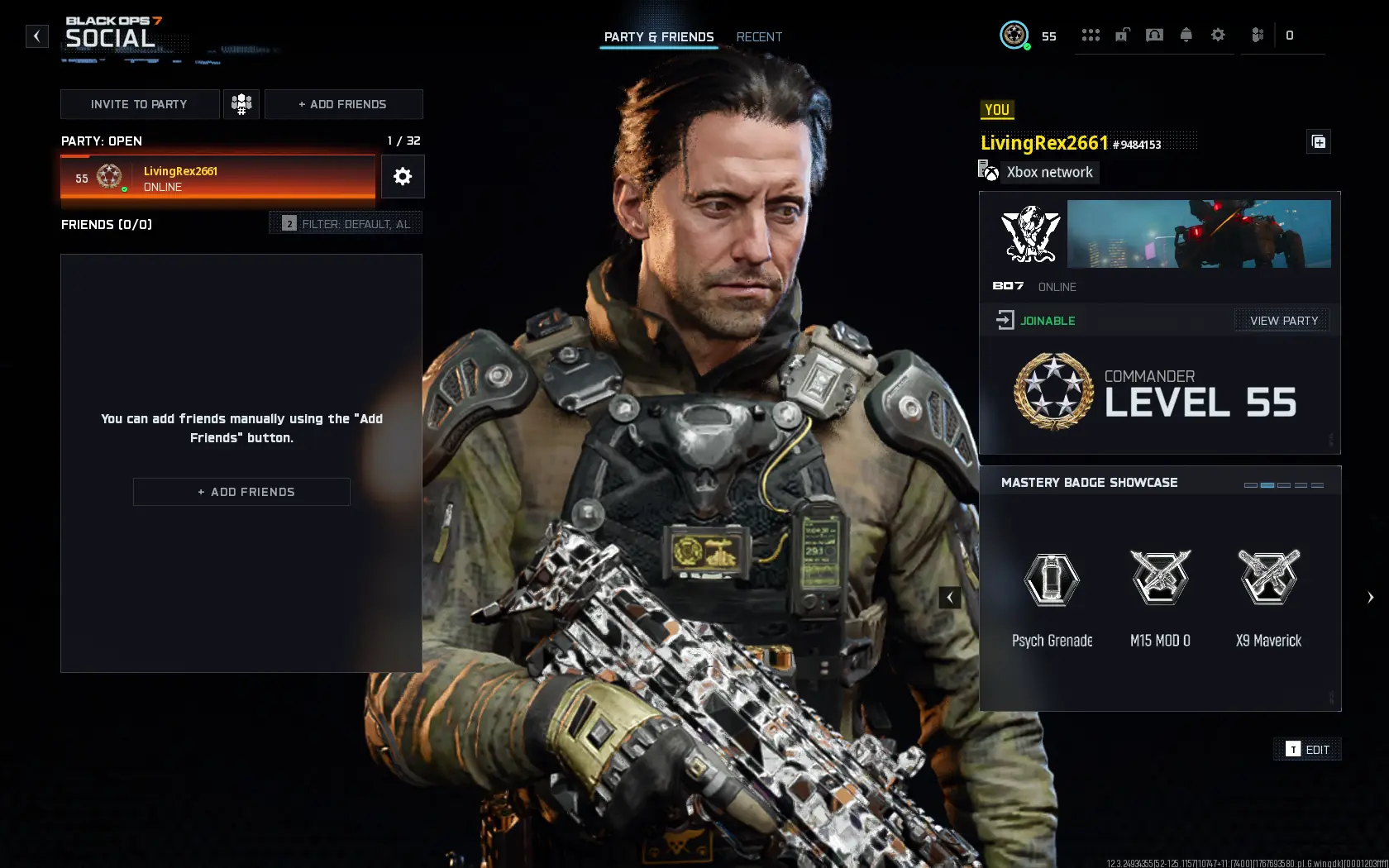Viewport: 1389px width, 868px height.
Task: Expand the right profile panel arrow
Action: point(1372,597)
